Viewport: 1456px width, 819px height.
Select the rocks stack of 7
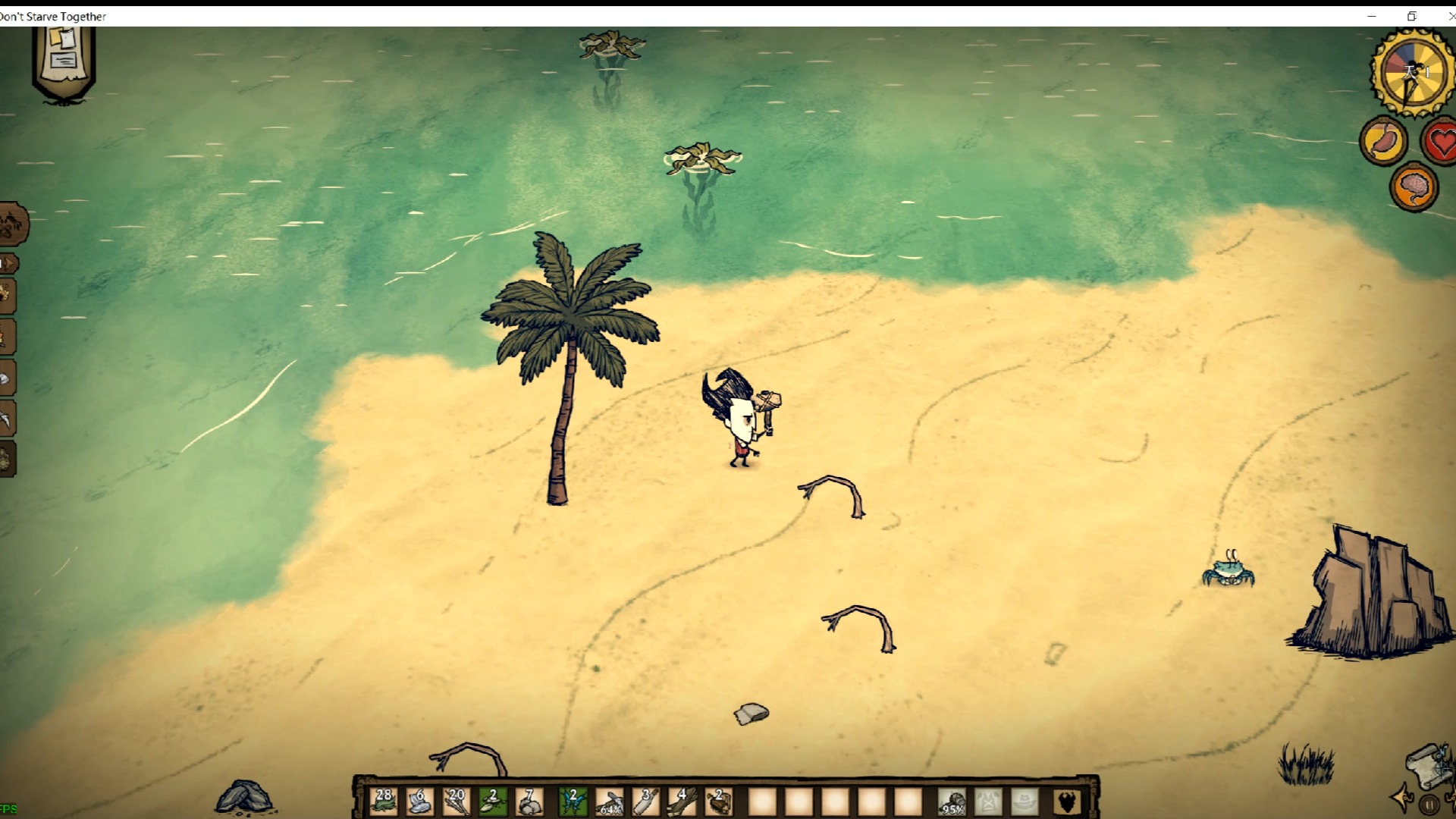tap(529, 801)
